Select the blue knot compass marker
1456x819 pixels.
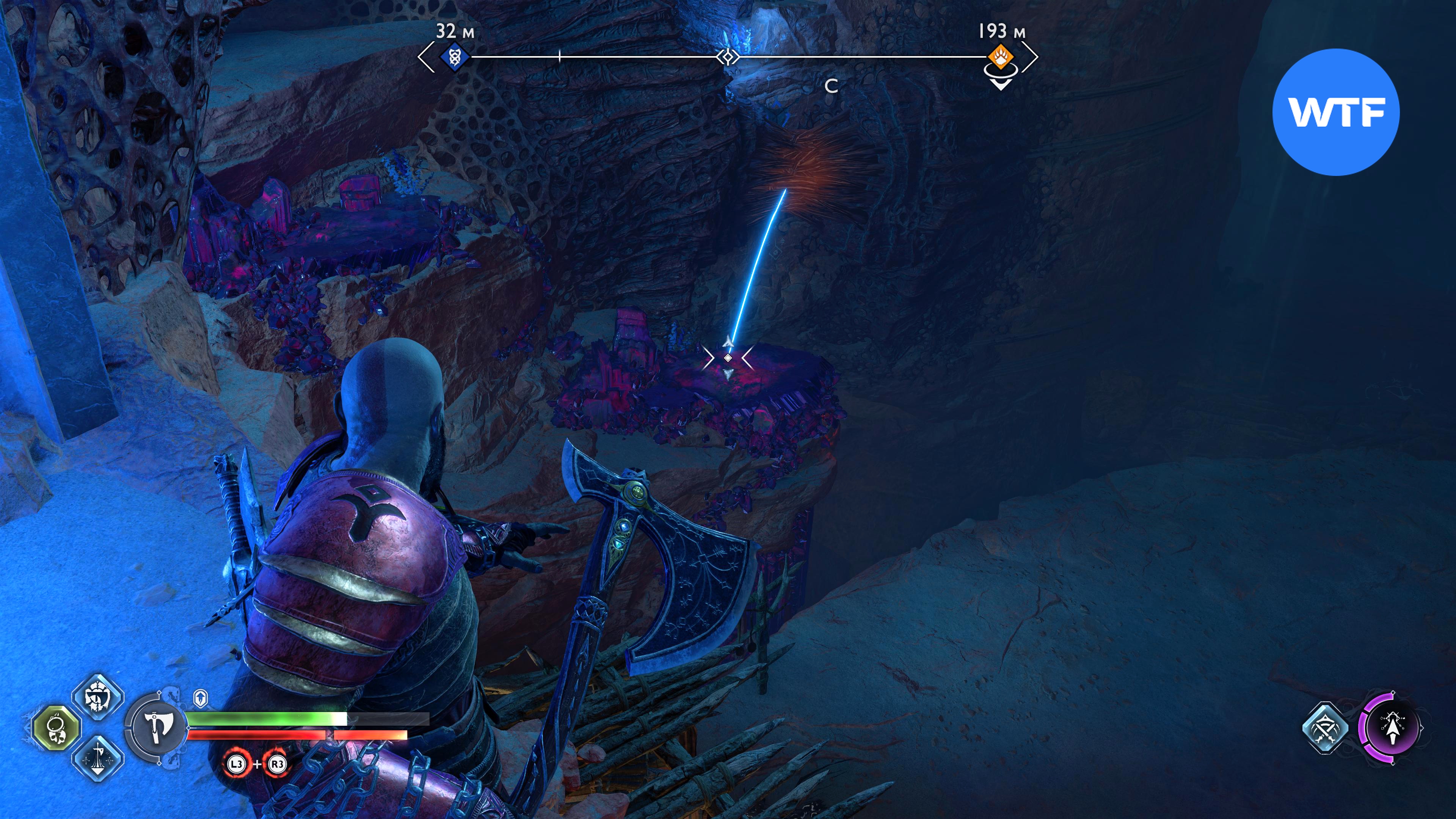coord(454,57)
